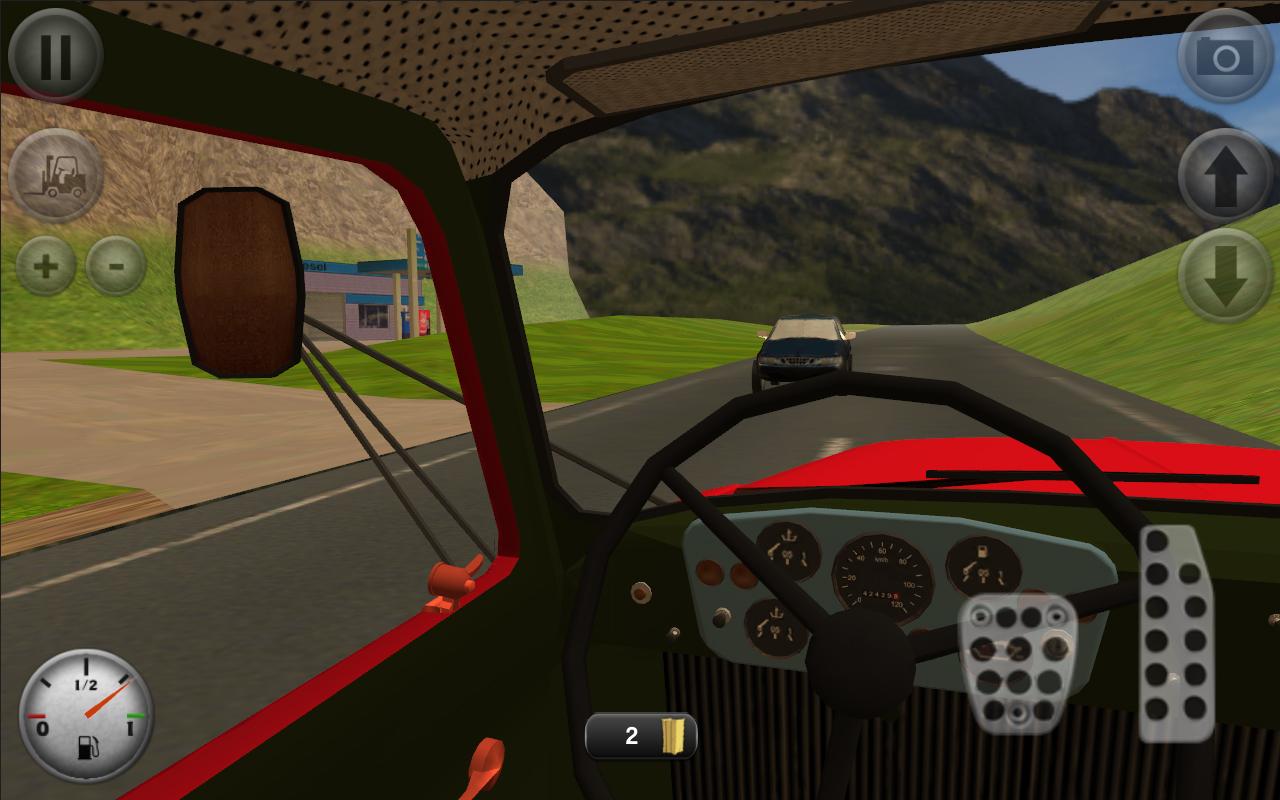Zoom in with the plus button
The width and height of the screenshot is (1280, 800).
[46, 266]
